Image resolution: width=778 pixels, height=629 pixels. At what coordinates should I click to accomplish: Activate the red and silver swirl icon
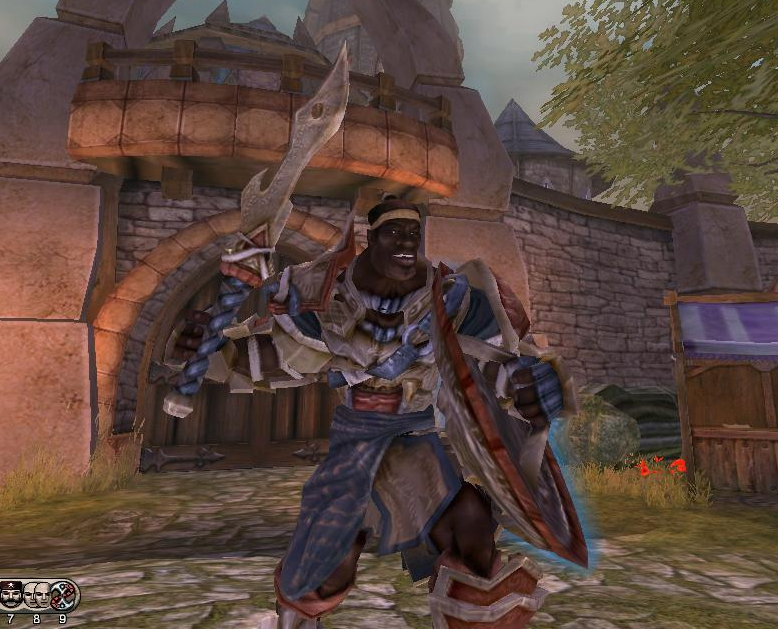[x=63, y=595]
